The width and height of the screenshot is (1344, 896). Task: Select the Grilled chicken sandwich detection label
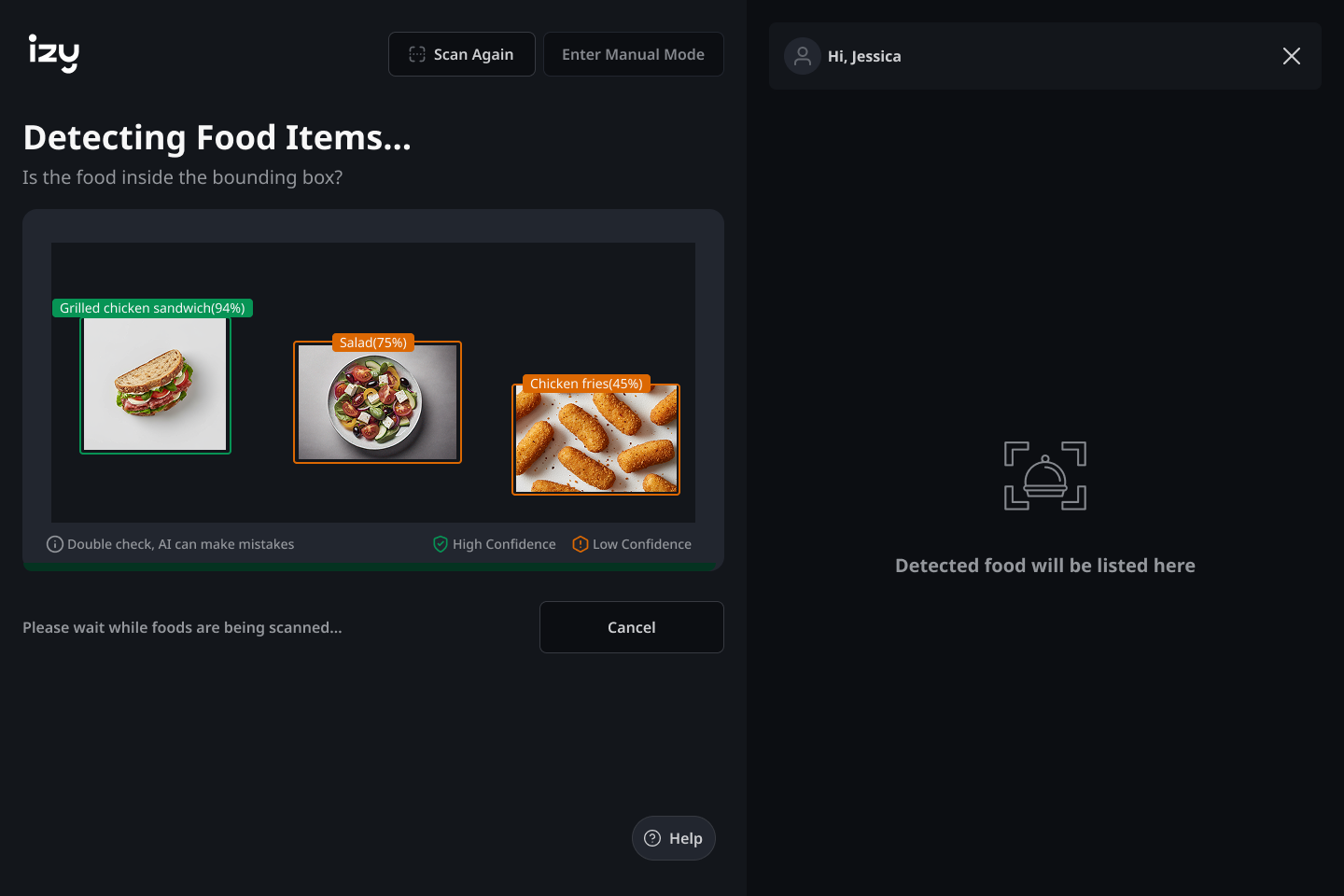(x=152, y=307)
